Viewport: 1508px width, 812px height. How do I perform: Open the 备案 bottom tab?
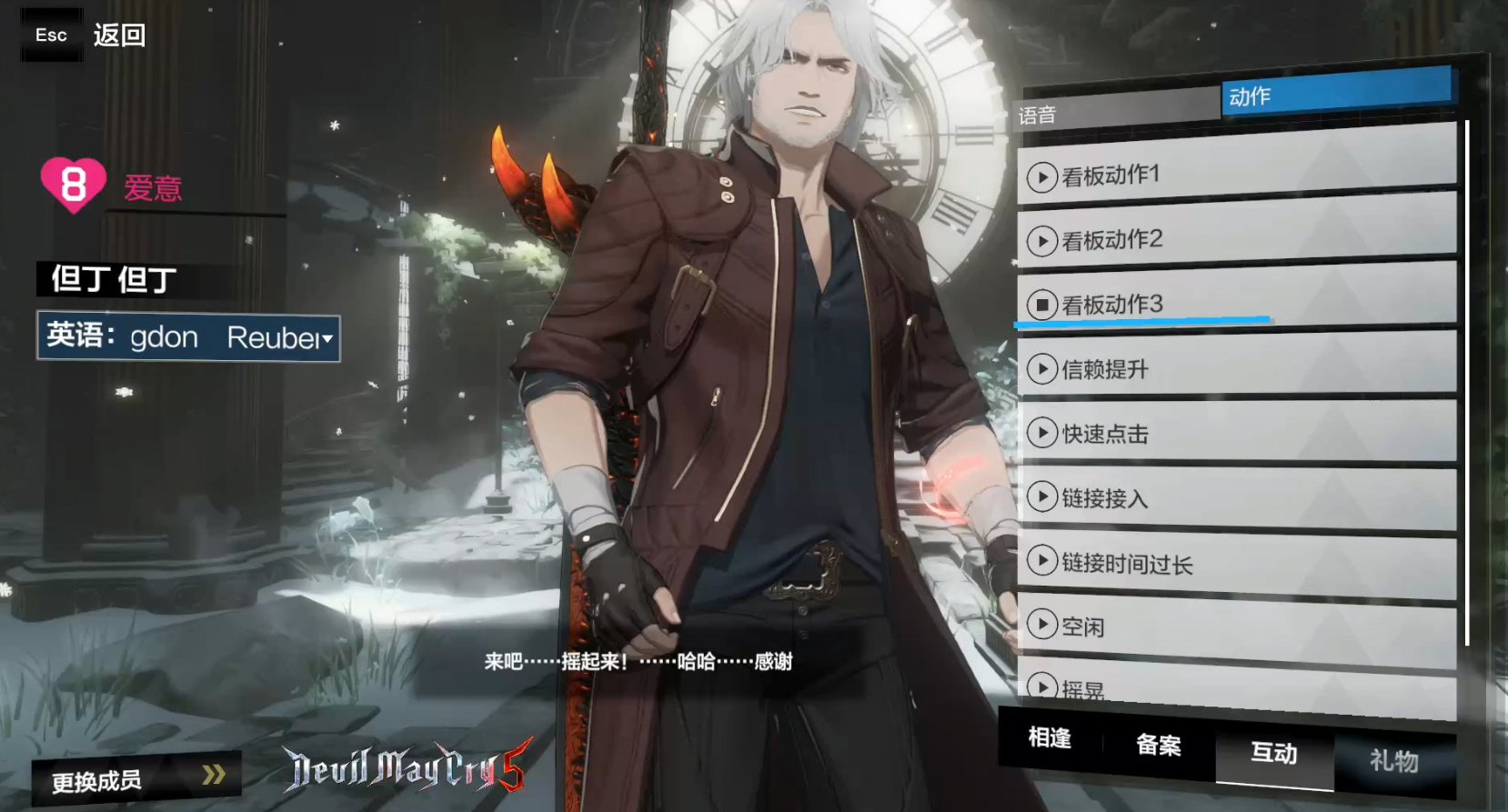[1158, 746]
